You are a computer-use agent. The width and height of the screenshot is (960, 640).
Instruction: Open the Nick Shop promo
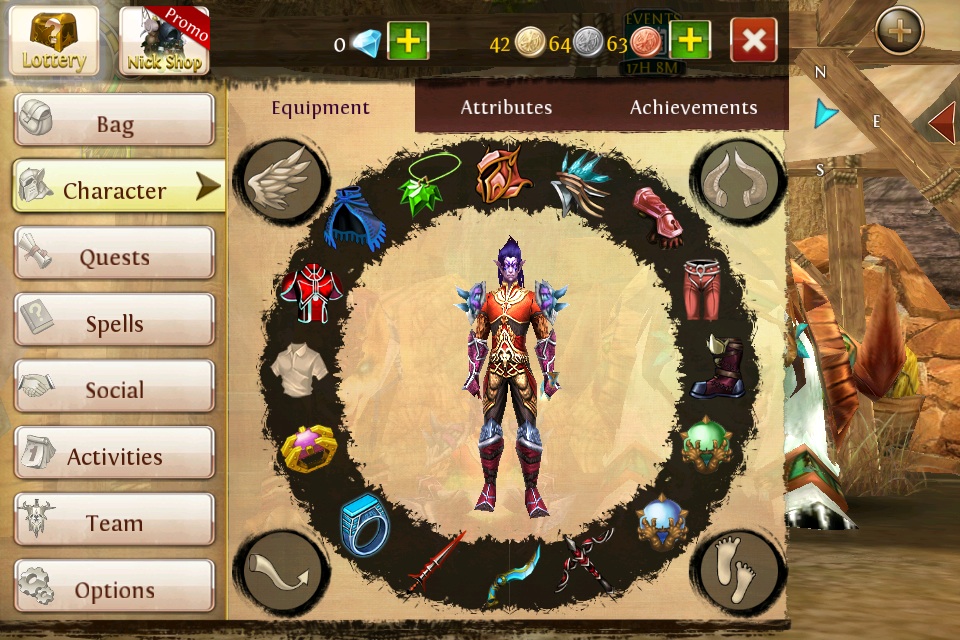[164, 40]
